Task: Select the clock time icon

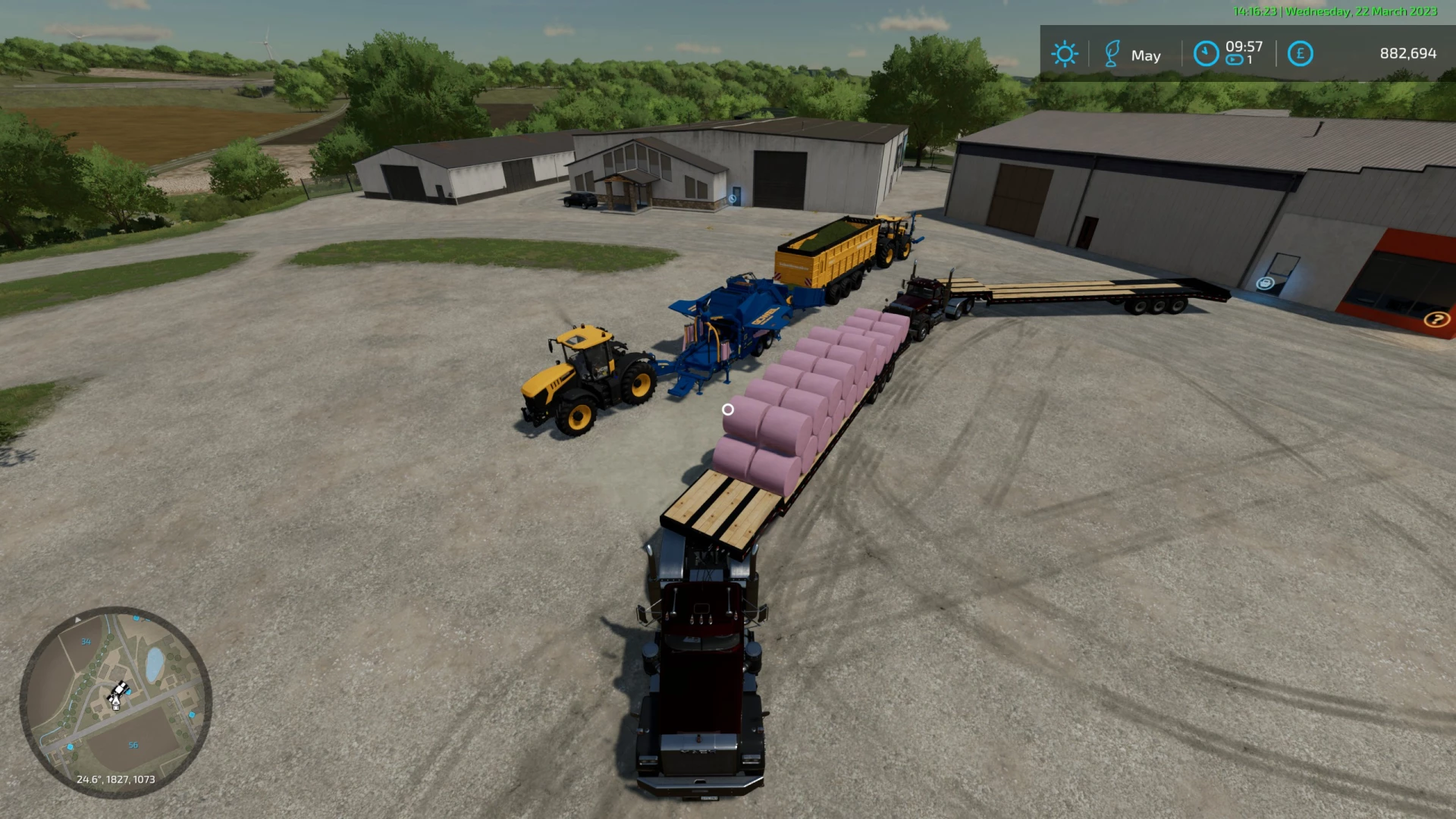Action: tap(1206, 54)
